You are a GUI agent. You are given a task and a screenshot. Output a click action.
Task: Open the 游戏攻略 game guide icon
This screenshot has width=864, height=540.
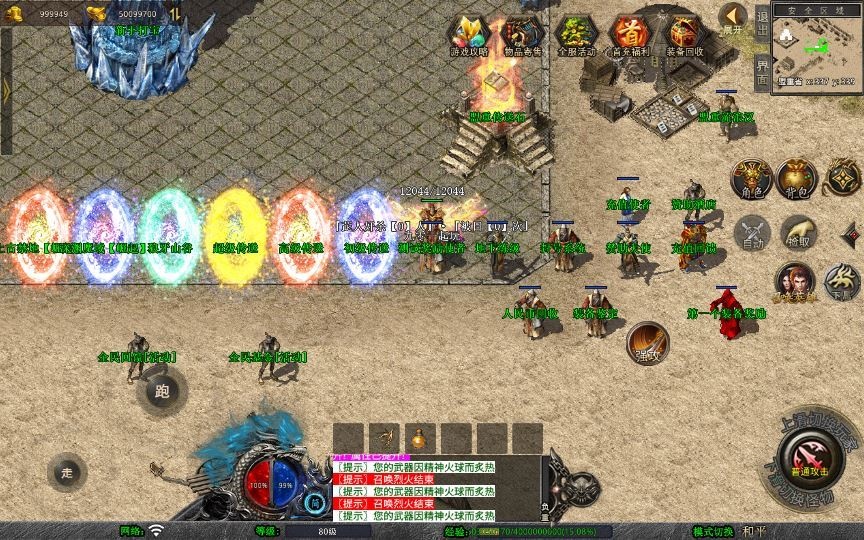pos(469,35)
